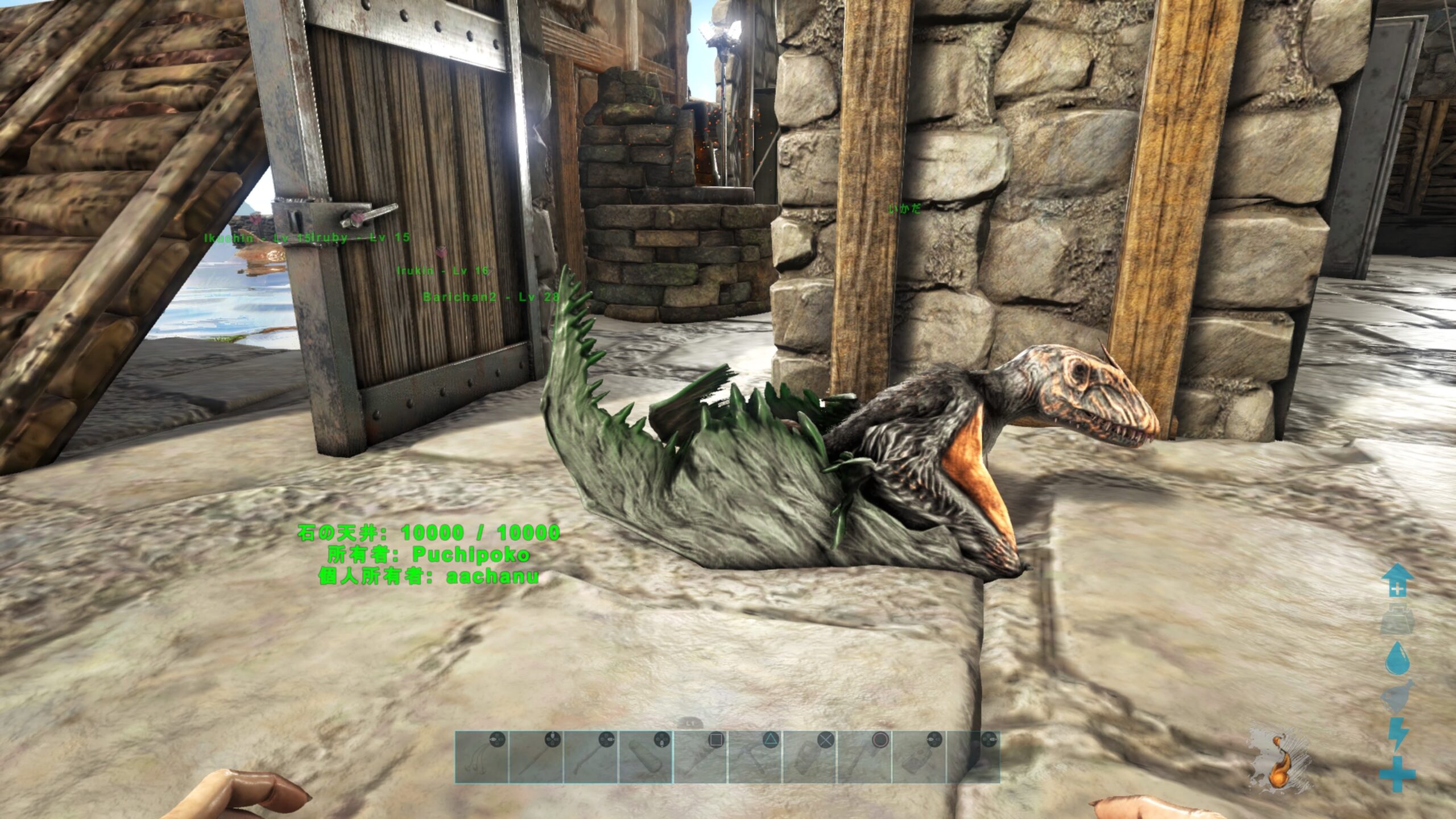
Task: Choose the curved-tip club hotbar slot
Action: [590, 757]
